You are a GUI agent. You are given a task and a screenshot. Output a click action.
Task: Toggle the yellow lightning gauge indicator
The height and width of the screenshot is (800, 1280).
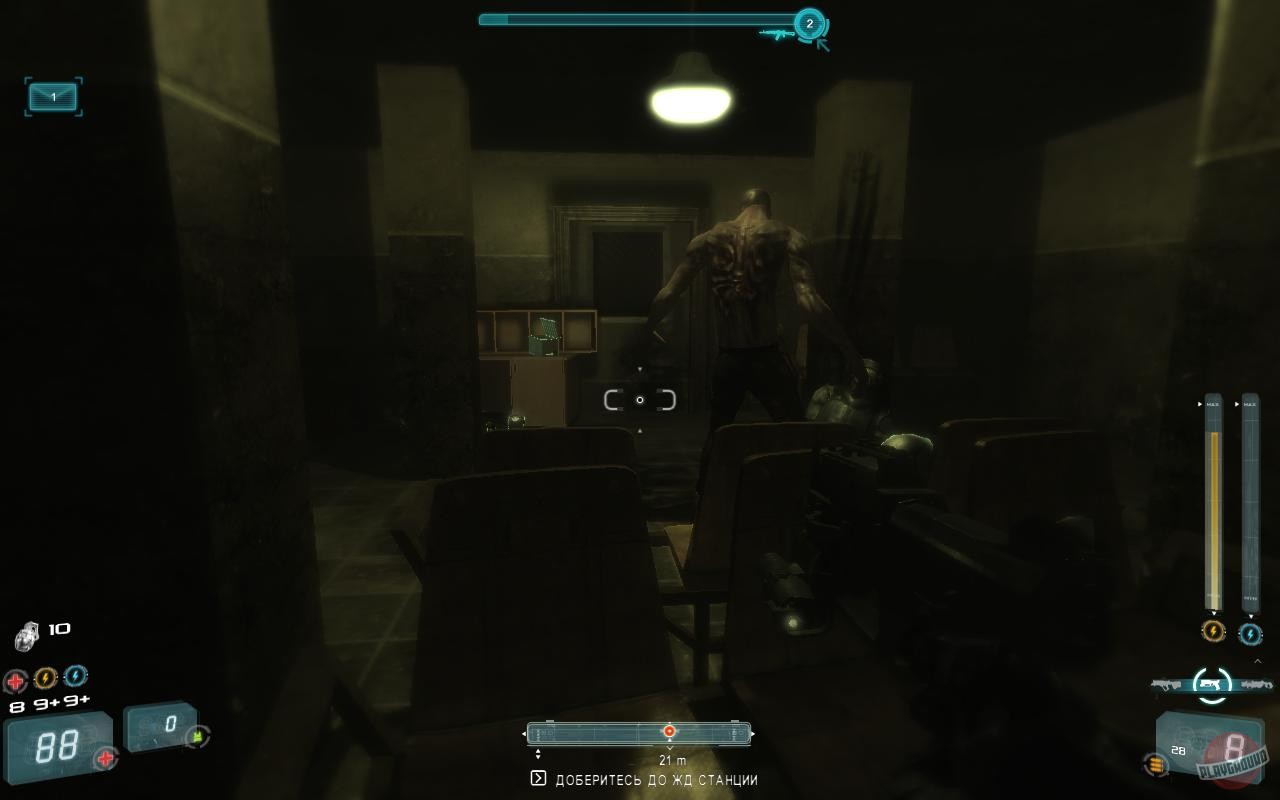pos(1213,631)
